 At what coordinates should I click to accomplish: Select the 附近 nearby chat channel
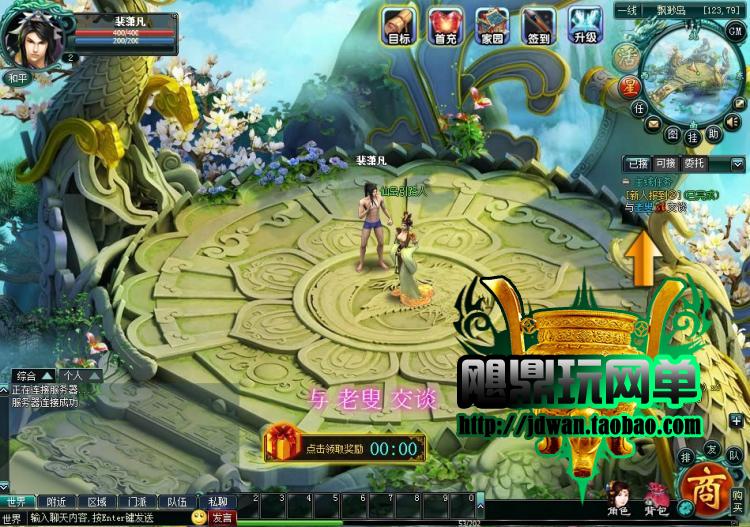click(x=56, y=502)
